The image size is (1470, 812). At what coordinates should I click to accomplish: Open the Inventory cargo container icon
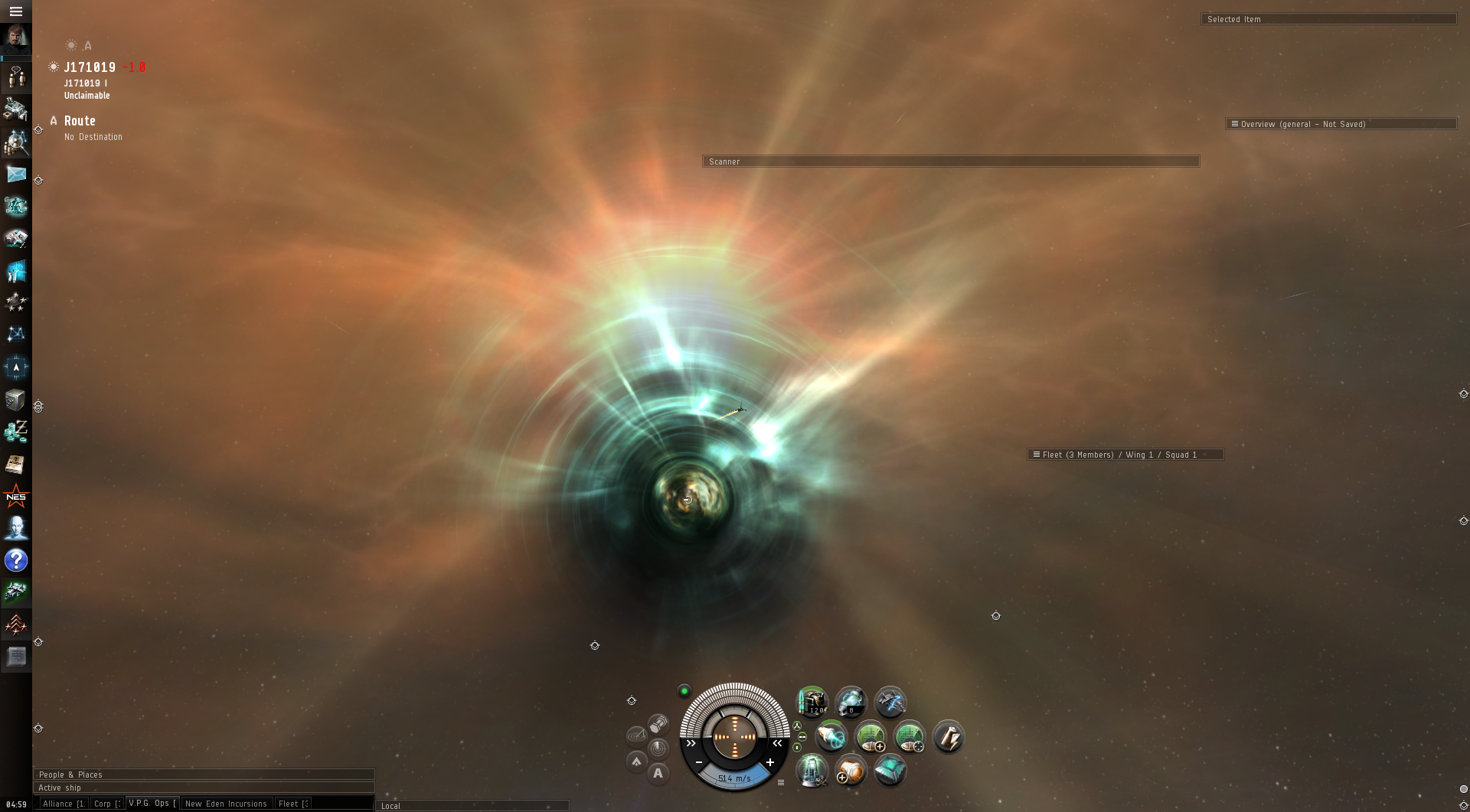point(16,399)
